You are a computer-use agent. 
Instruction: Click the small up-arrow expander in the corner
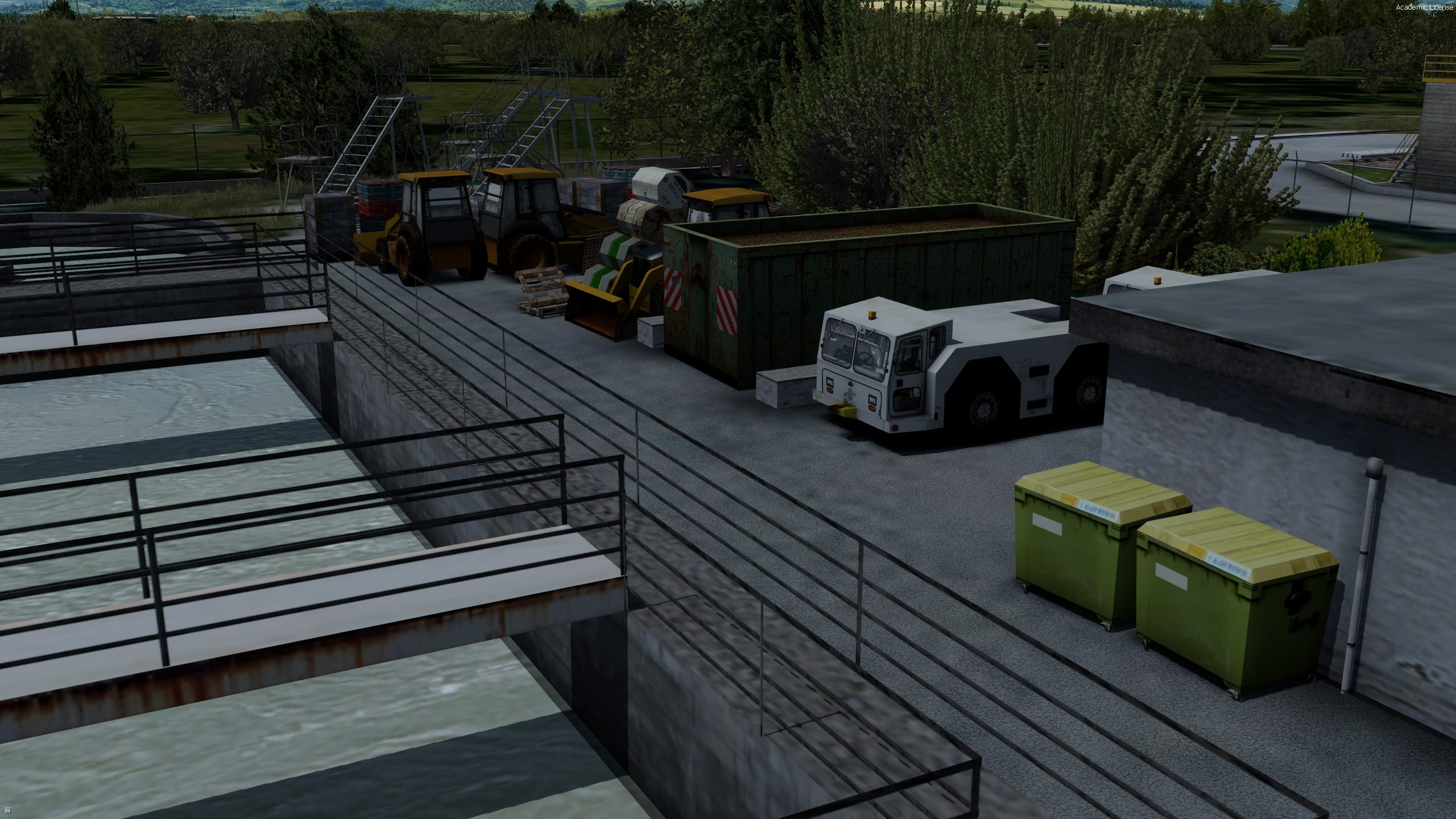(7, 810)
